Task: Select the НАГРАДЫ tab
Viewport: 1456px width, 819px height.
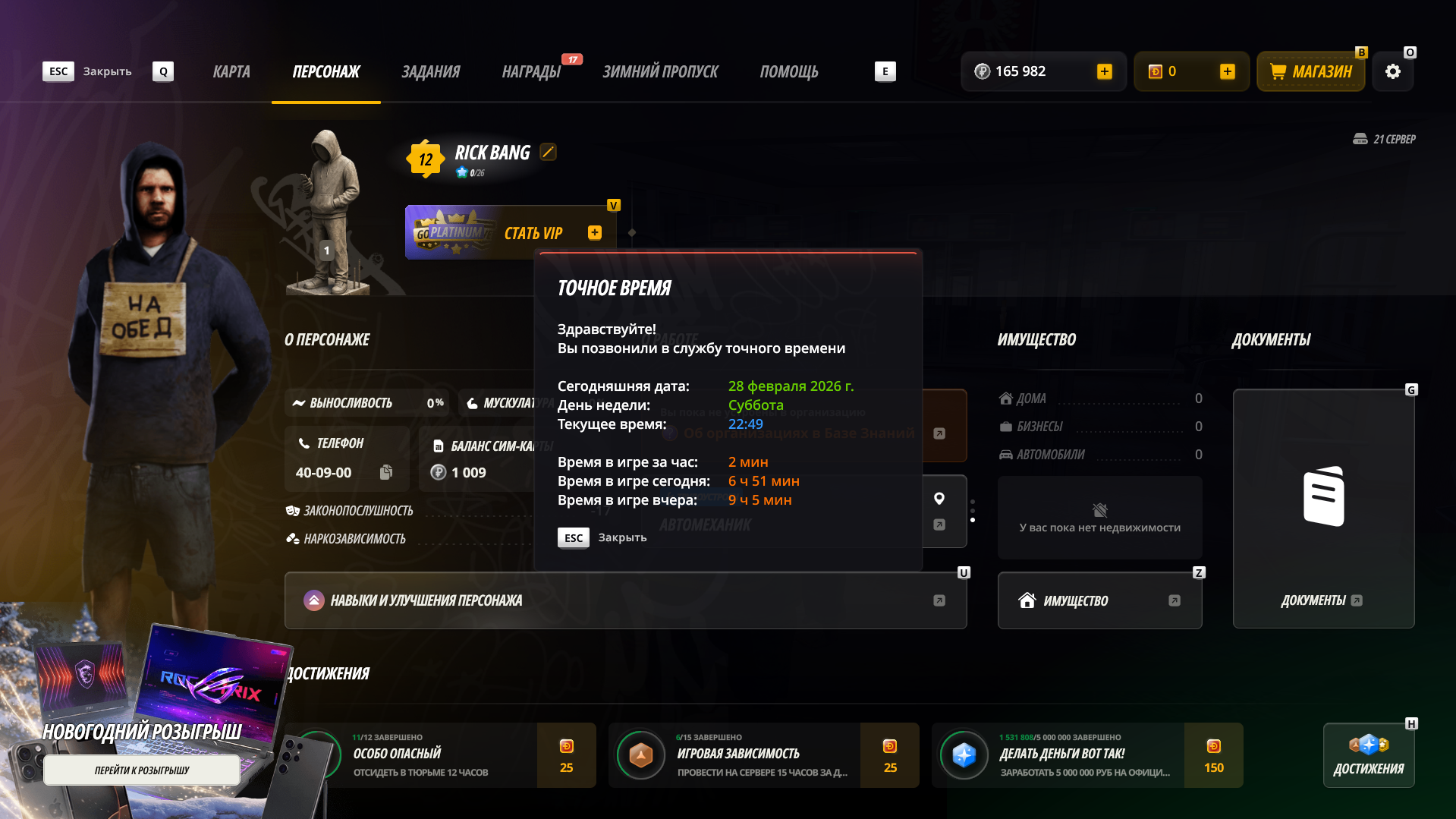Action: tap(531, 71)
